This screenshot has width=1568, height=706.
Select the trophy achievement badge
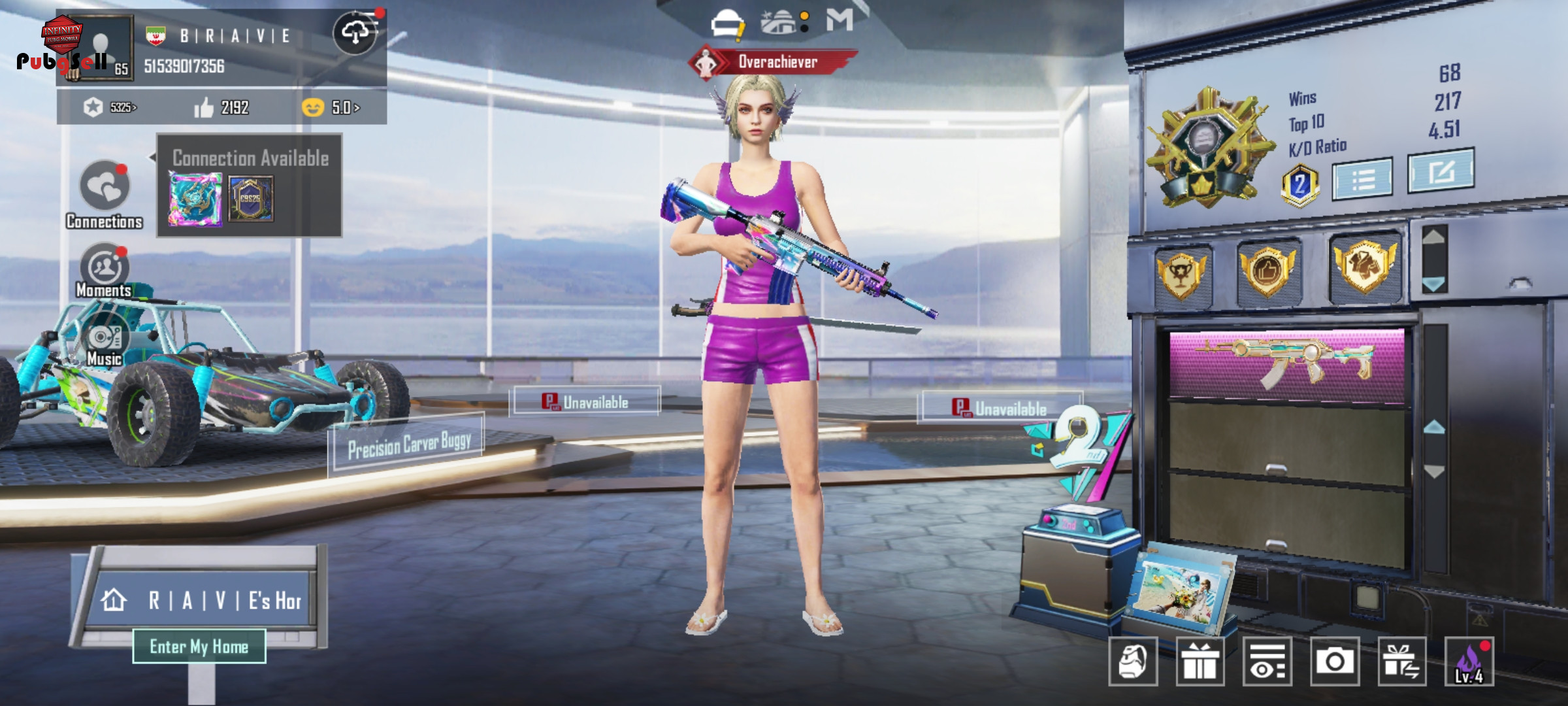pyautogui.click(x=1182, y=275)
